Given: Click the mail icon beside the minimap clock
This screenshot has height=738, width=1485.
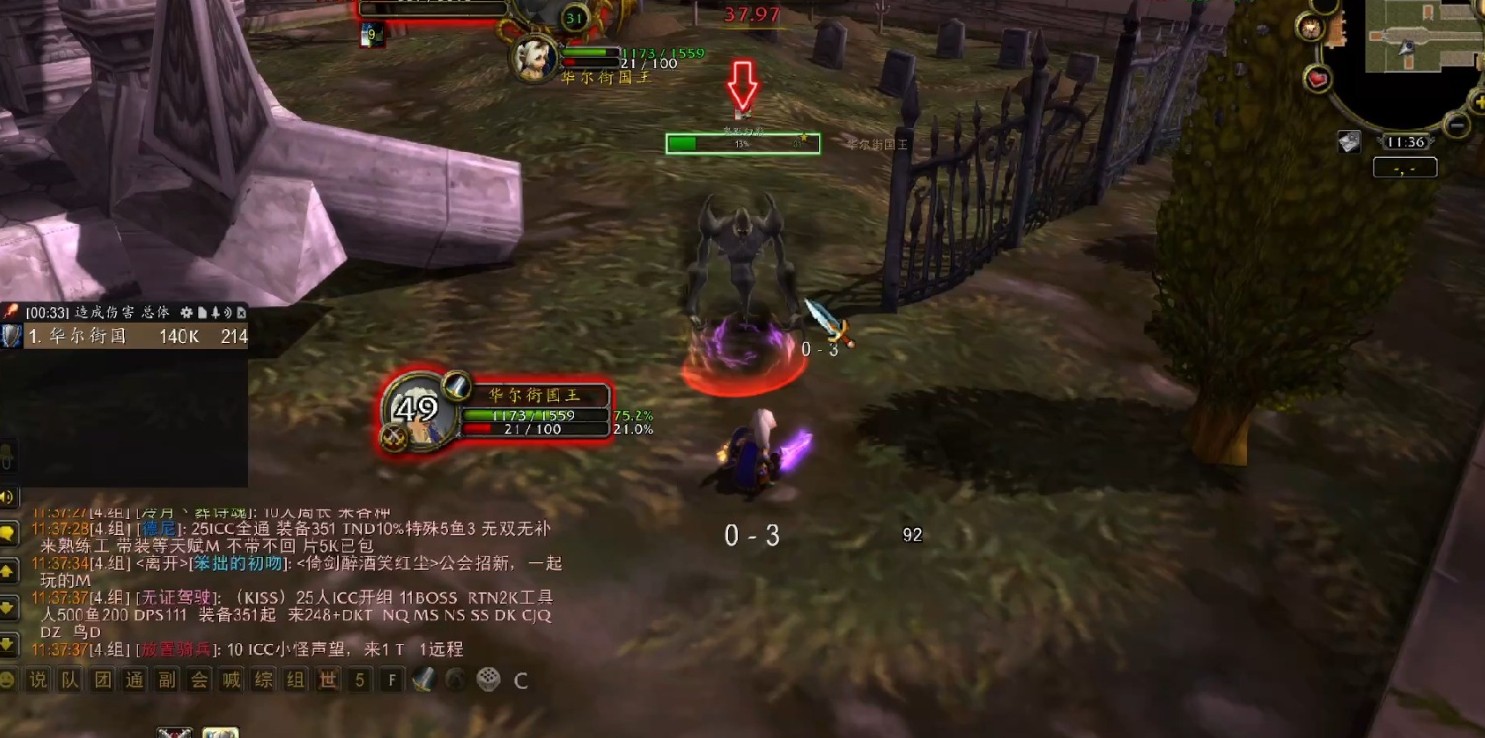Looking at the screenshot, I should [1349, 140].
